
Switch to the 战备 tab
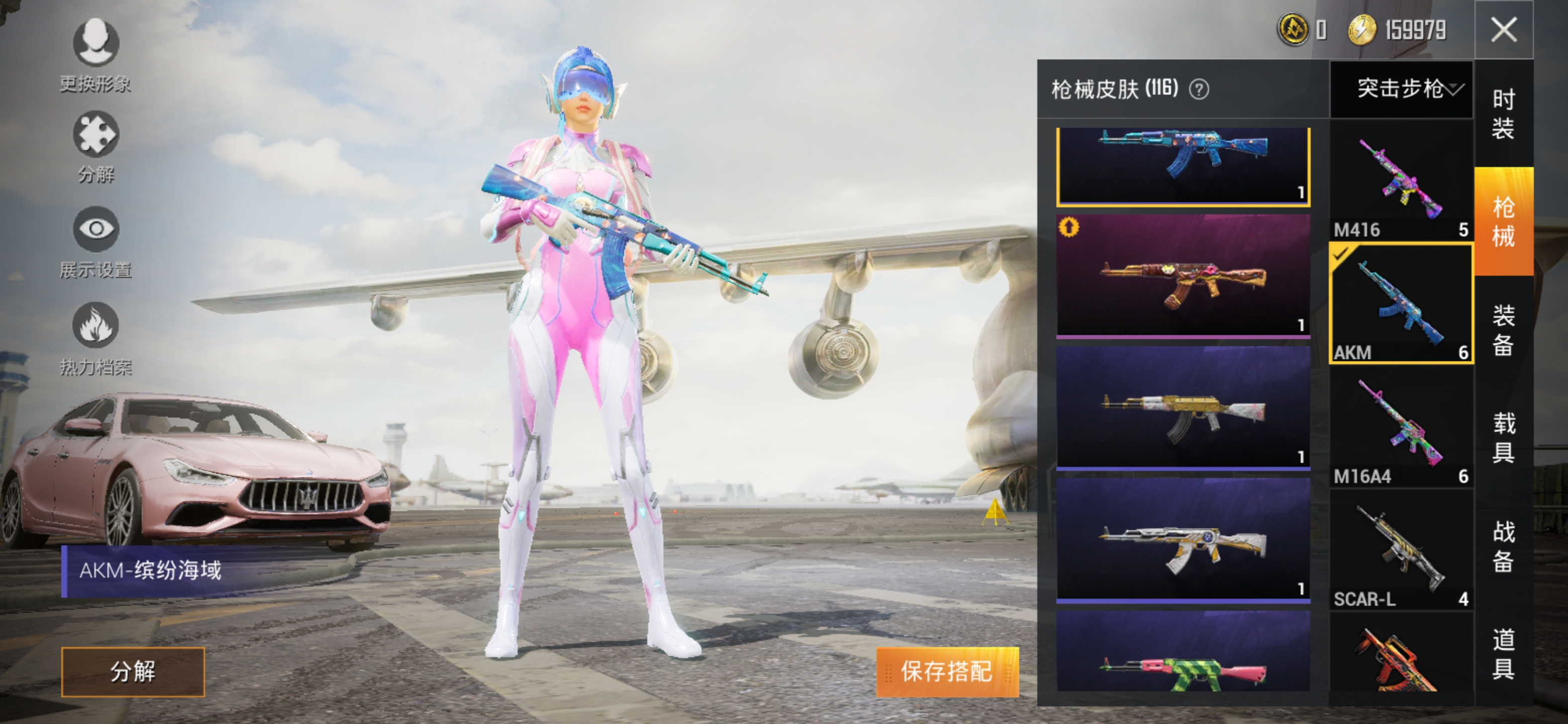(1503, 546)
